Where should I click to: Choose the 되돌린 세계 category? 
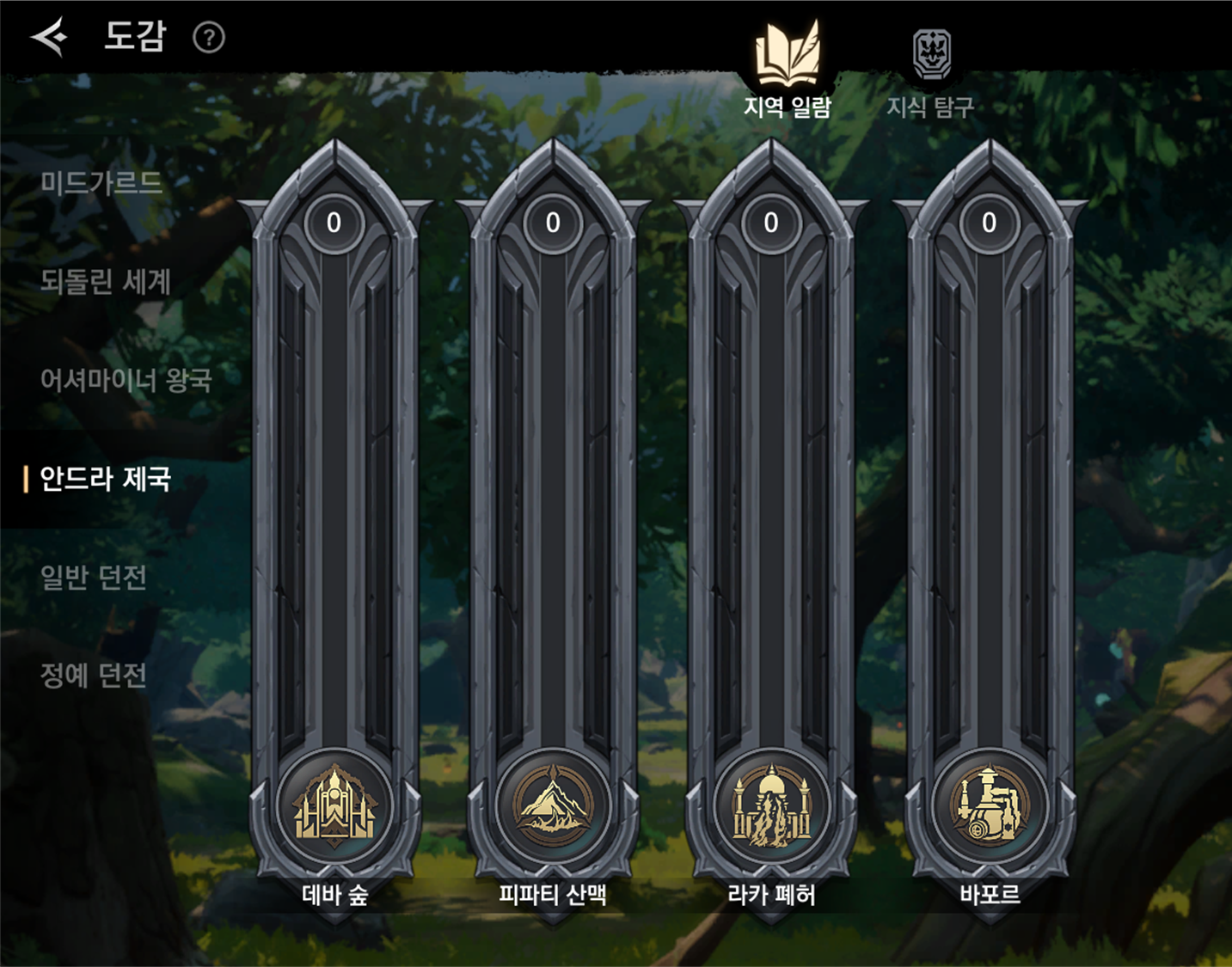click(106, 282)
